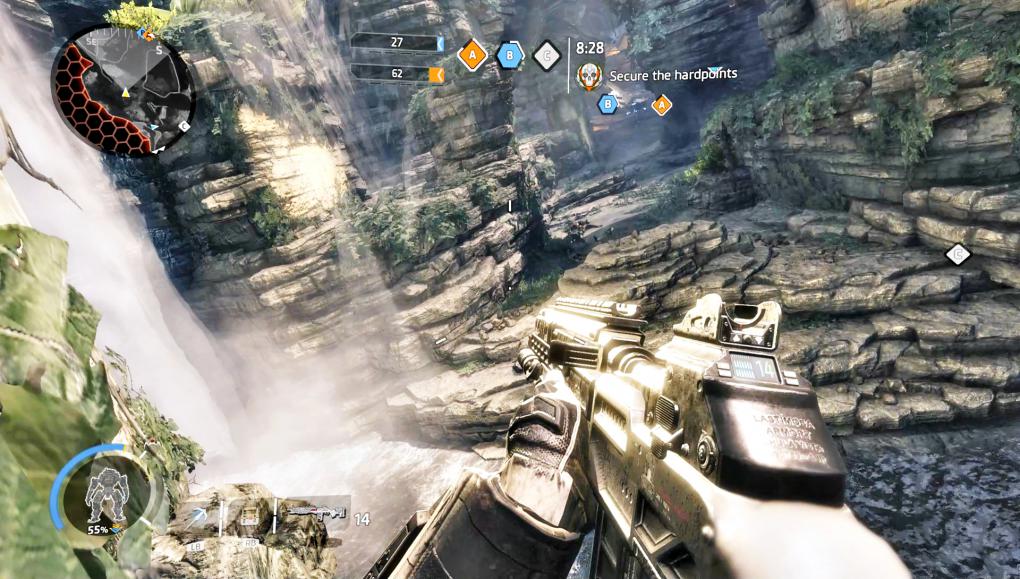The image size is (1020, 579).
Task: Select the ordnance icon next to the weapon
Action: coord(250,516)
